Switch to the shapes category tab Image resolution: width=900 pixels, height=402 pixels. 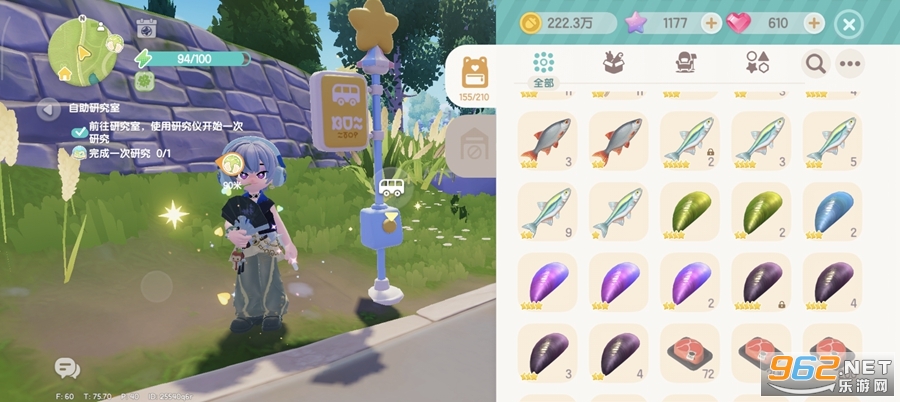(x=757, y=63)
